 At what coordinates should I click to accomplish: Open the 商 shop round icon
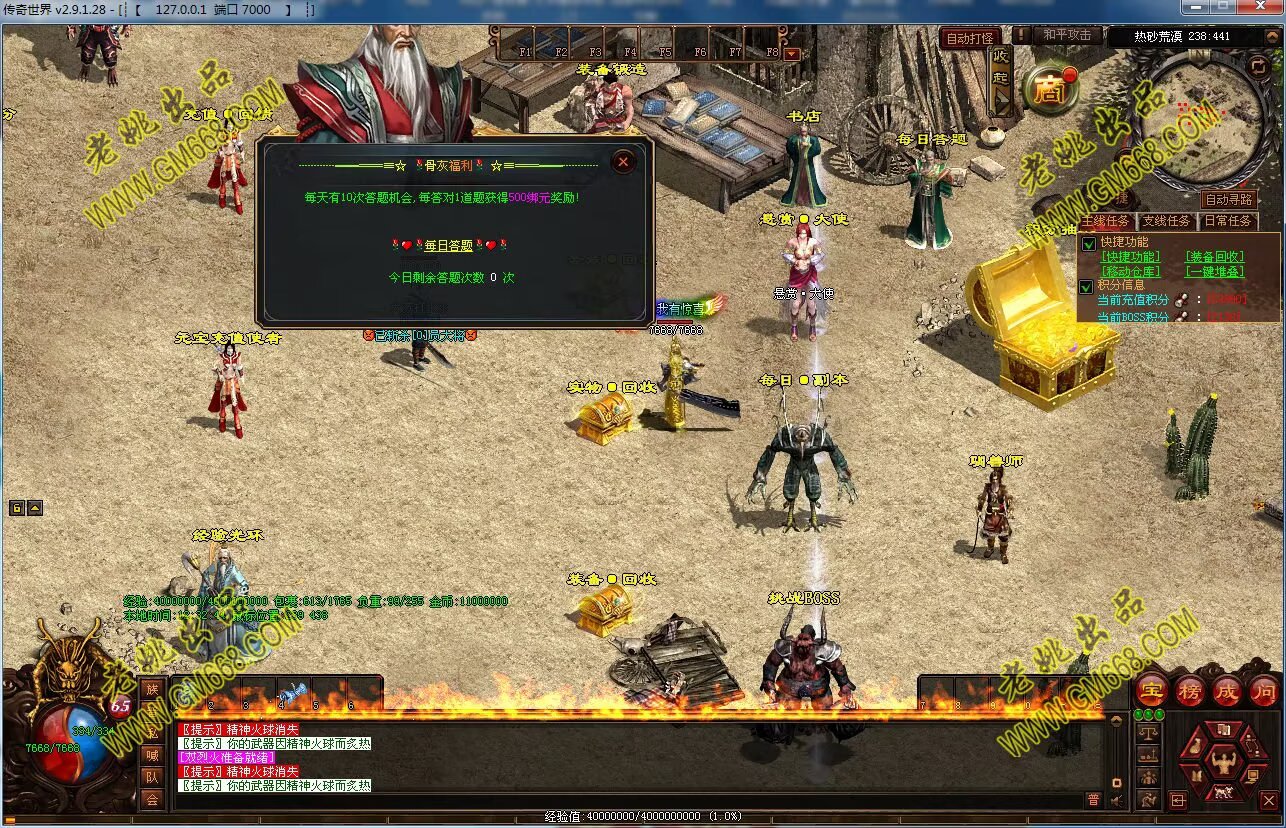click(x=1049, y=91)
